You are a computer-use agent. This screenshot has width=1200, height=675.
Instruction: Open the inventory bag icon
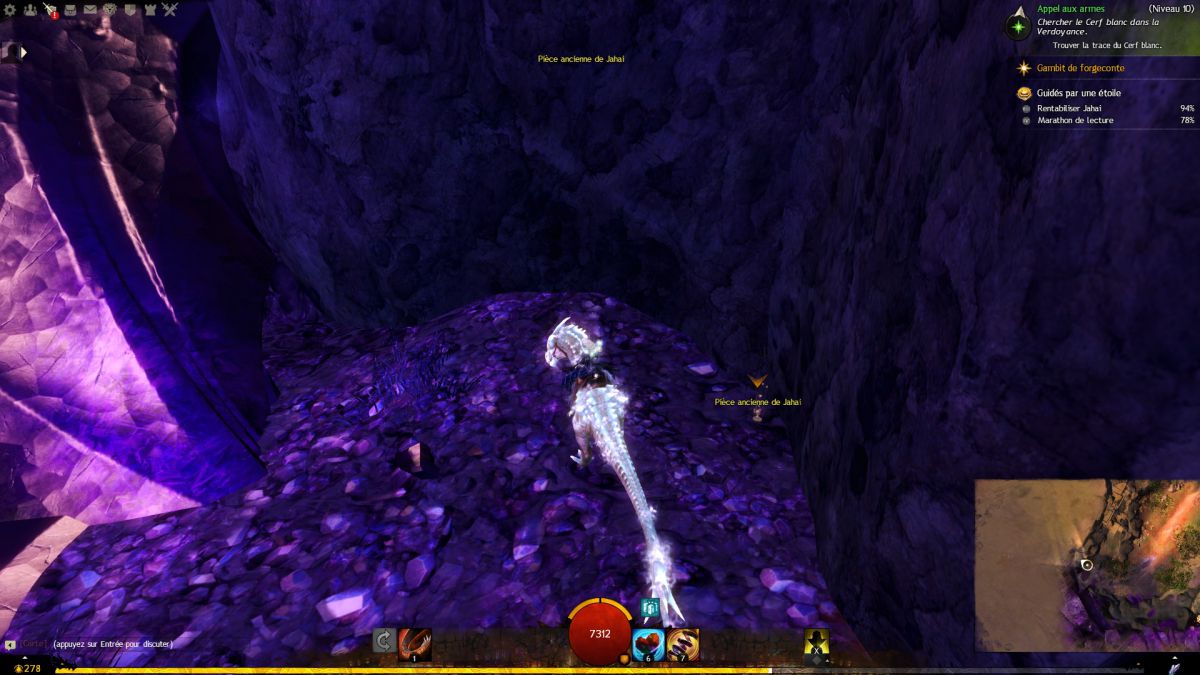click(x=71, y=10)
